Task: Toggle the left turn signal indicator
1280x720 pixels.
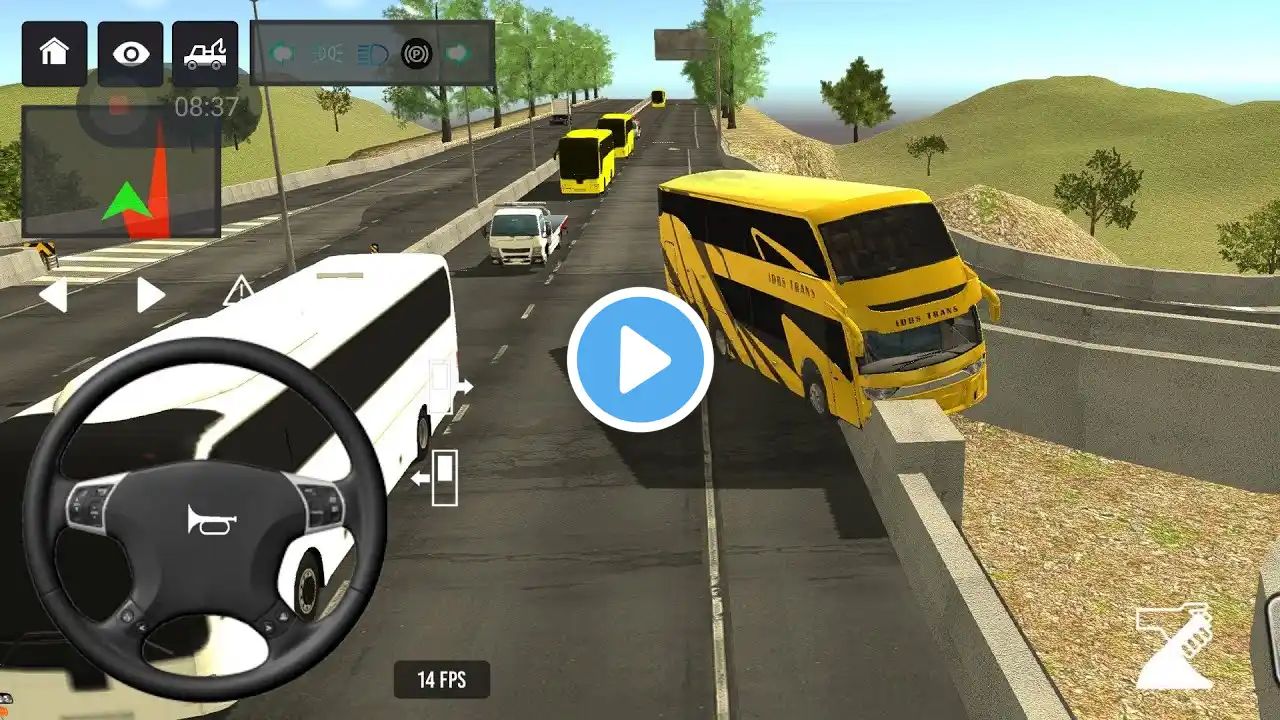Action: point(281,53)
